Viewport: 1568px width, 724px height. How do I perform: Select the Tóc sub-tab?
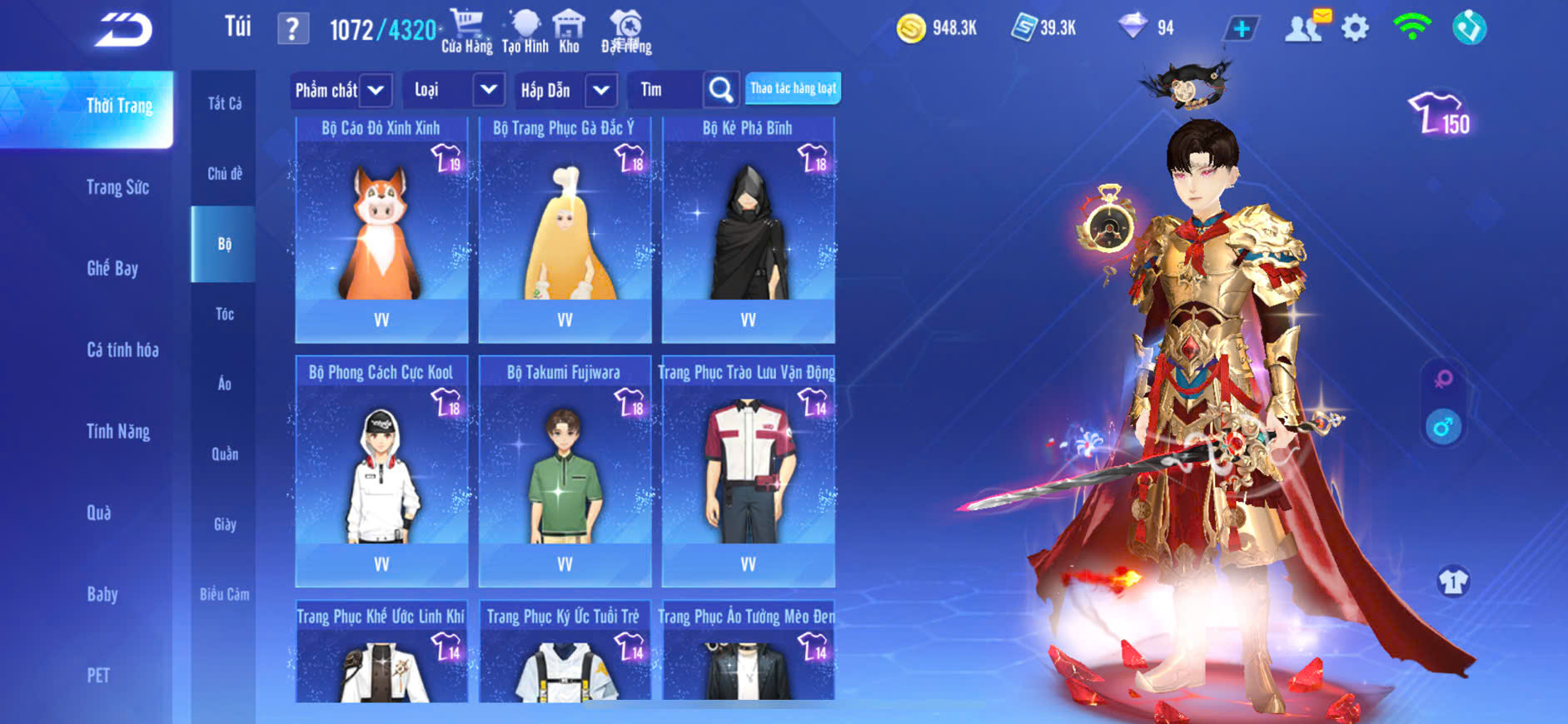click(224, 314)
